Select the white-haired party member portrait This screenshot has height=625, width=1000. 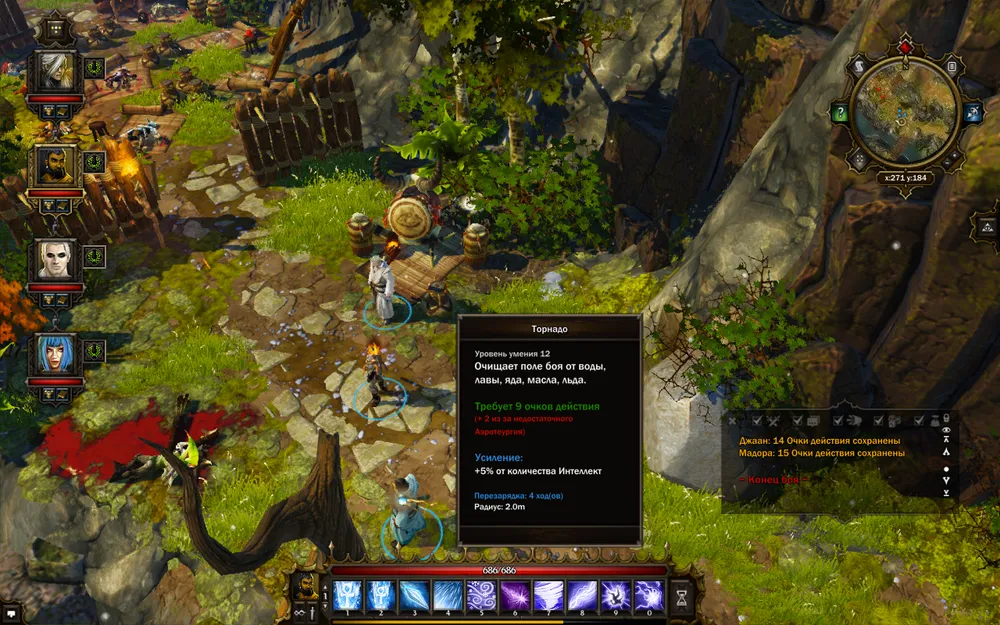[x=54, y=72]
